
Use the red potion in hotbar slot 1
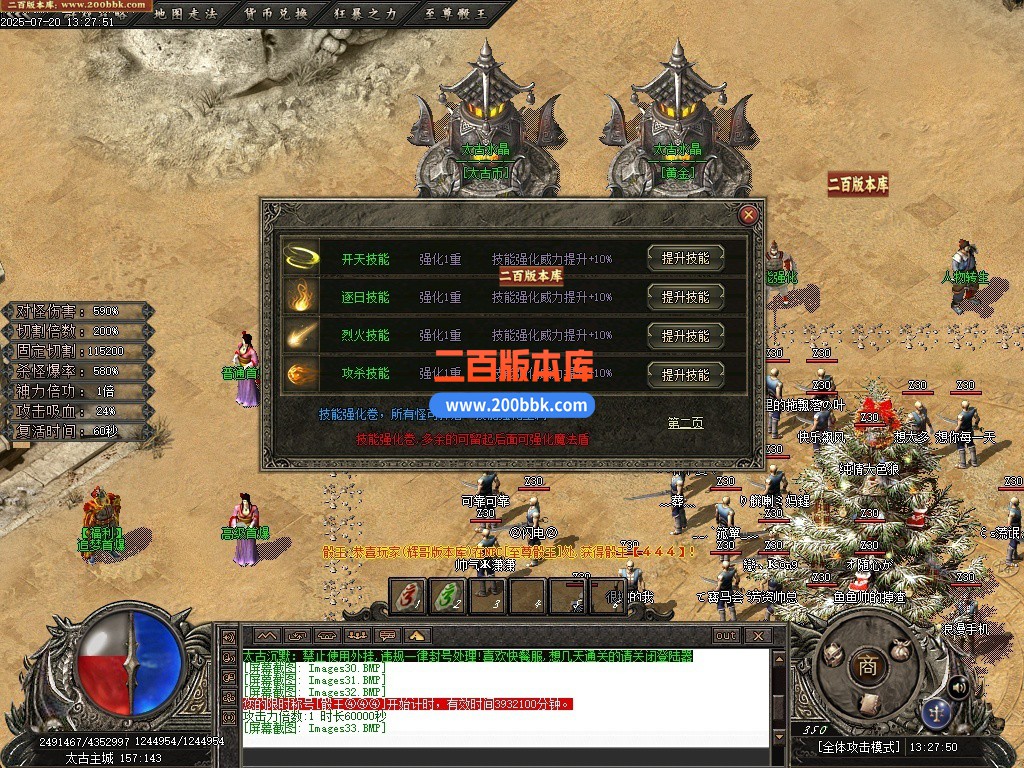click(407, 597)
